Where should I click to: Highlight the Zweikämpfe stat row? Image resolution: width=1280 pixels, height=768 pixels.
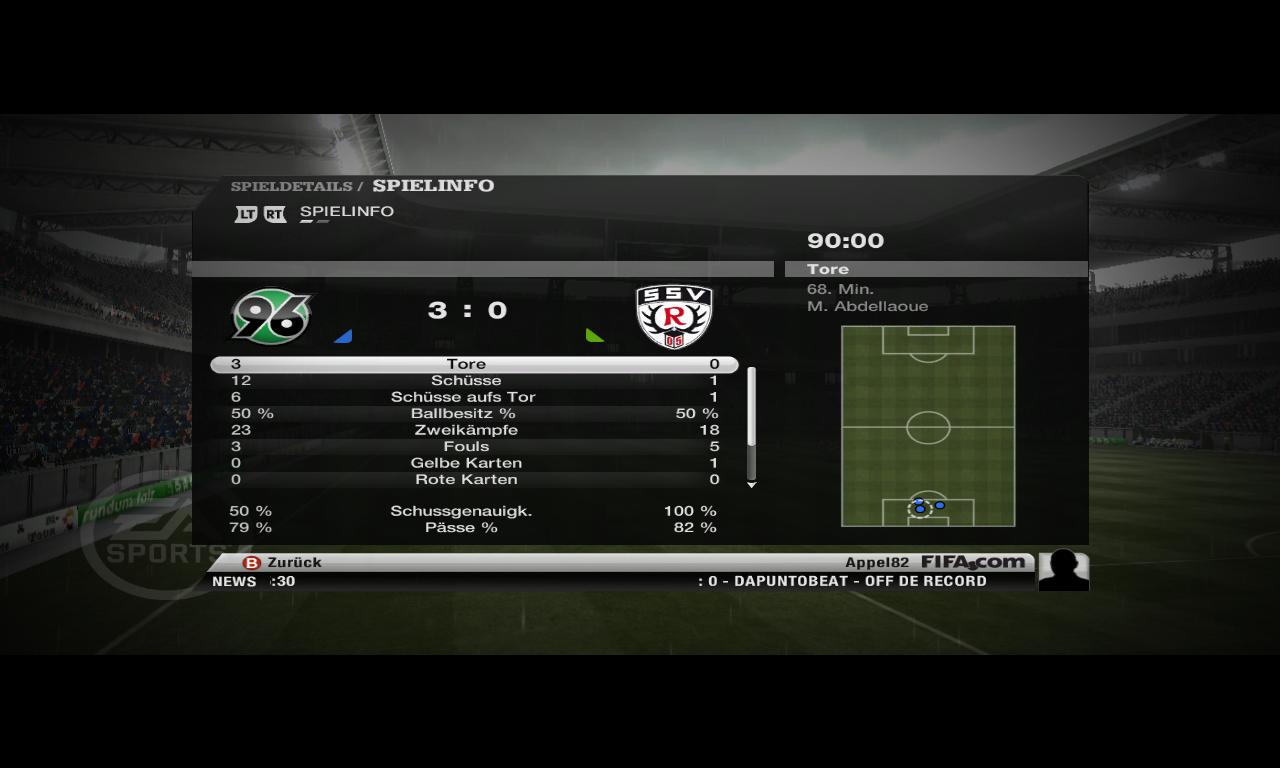click(x=474, y=430)
